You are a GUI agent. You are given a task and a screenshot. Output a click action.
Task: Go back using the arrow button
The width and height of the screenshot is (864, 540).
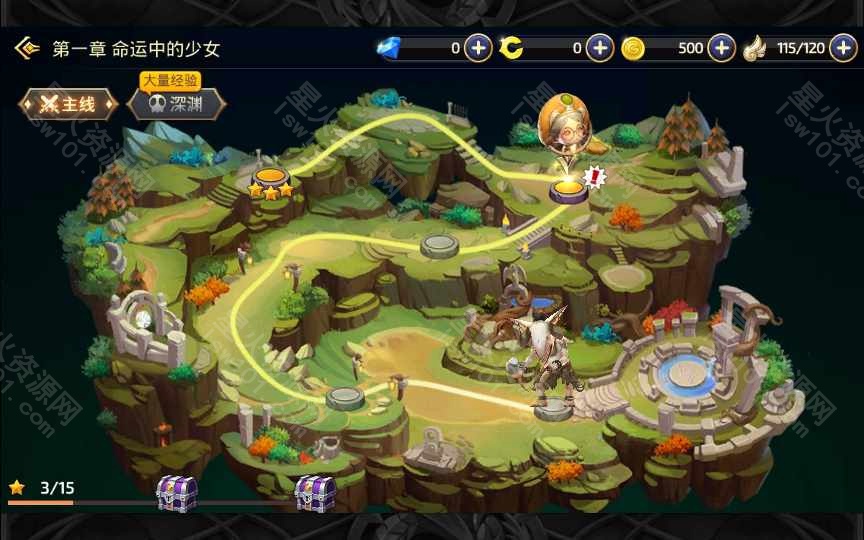pos(26,48)
